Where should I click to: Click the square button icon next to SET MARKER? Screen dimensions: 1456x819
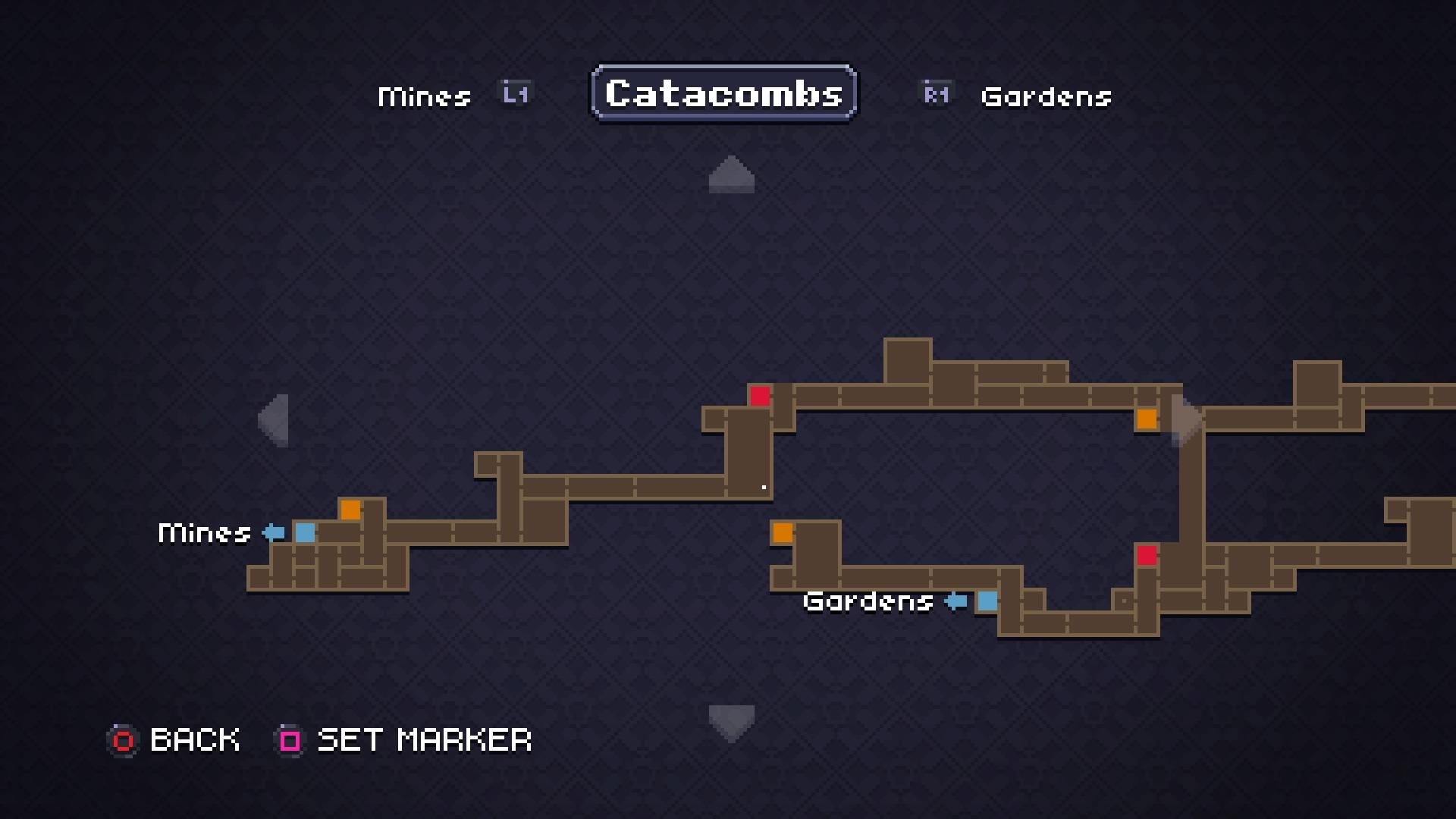(289, 740)
